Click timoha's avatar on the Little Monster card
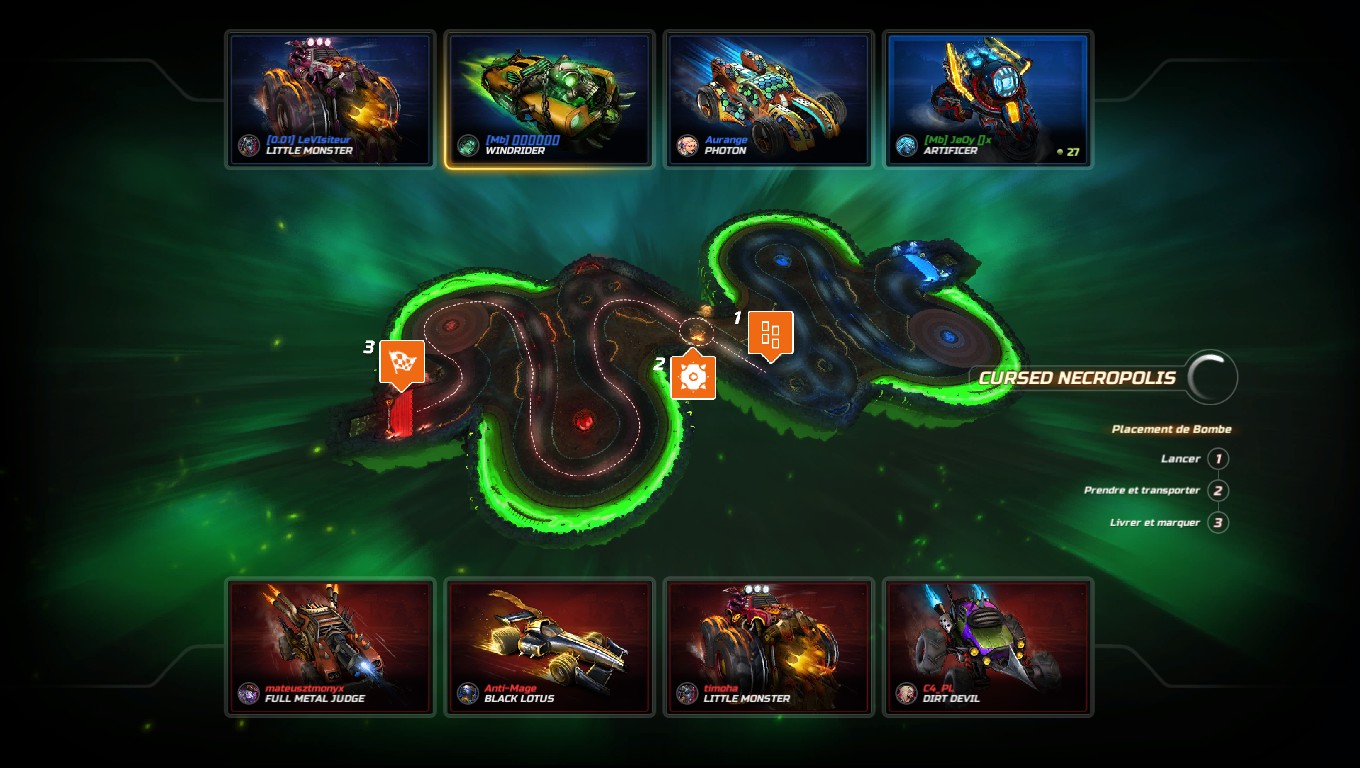1360x768 pixels. click(685, 692)
